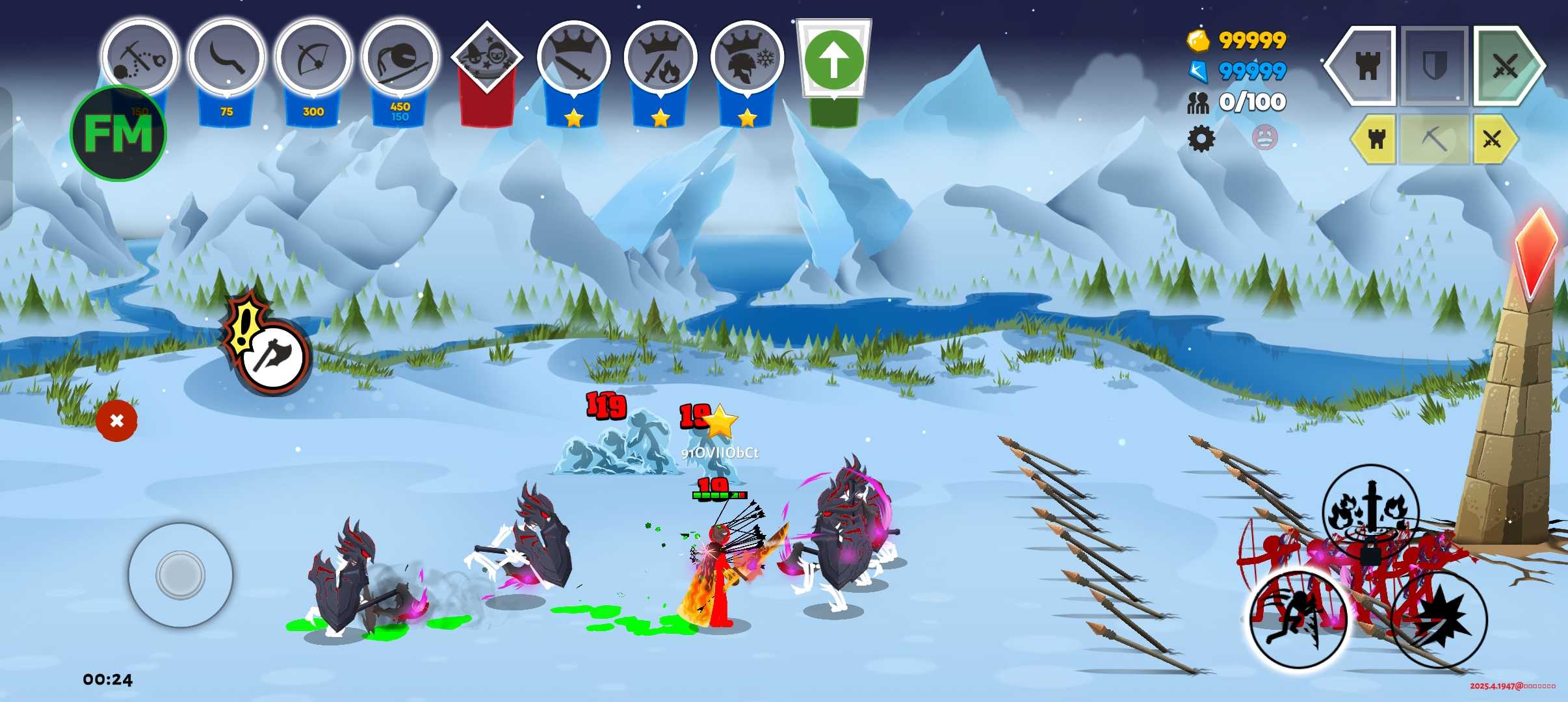This screenshot has width=1568, height=702.
Task: Train the curved sword unit costing 75
Action: pyautogui.click(x=227, y=57)
